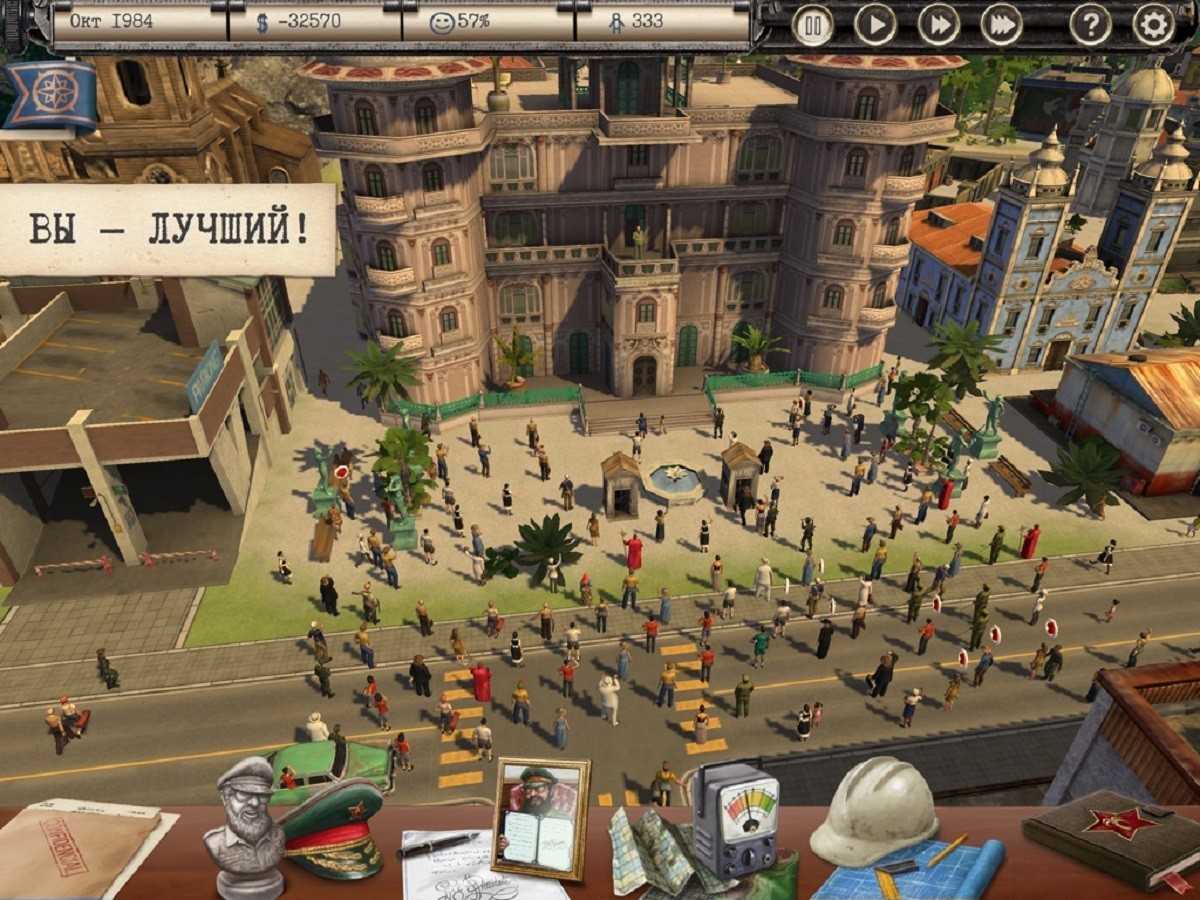Open the radio meter device on desk

click(x=735, y=820)
